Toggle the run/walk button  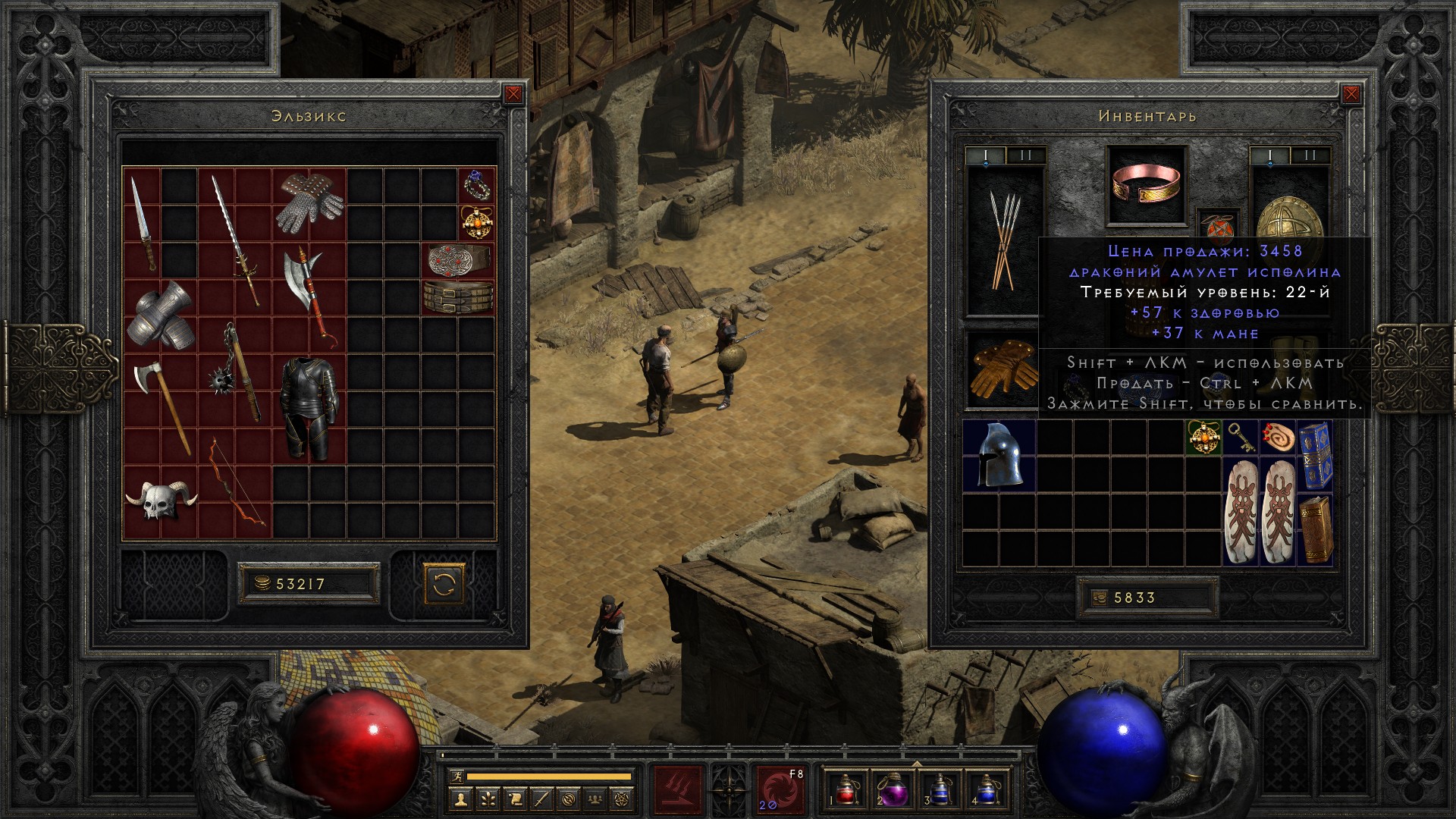pyautogui.click(x=457, y=777)
